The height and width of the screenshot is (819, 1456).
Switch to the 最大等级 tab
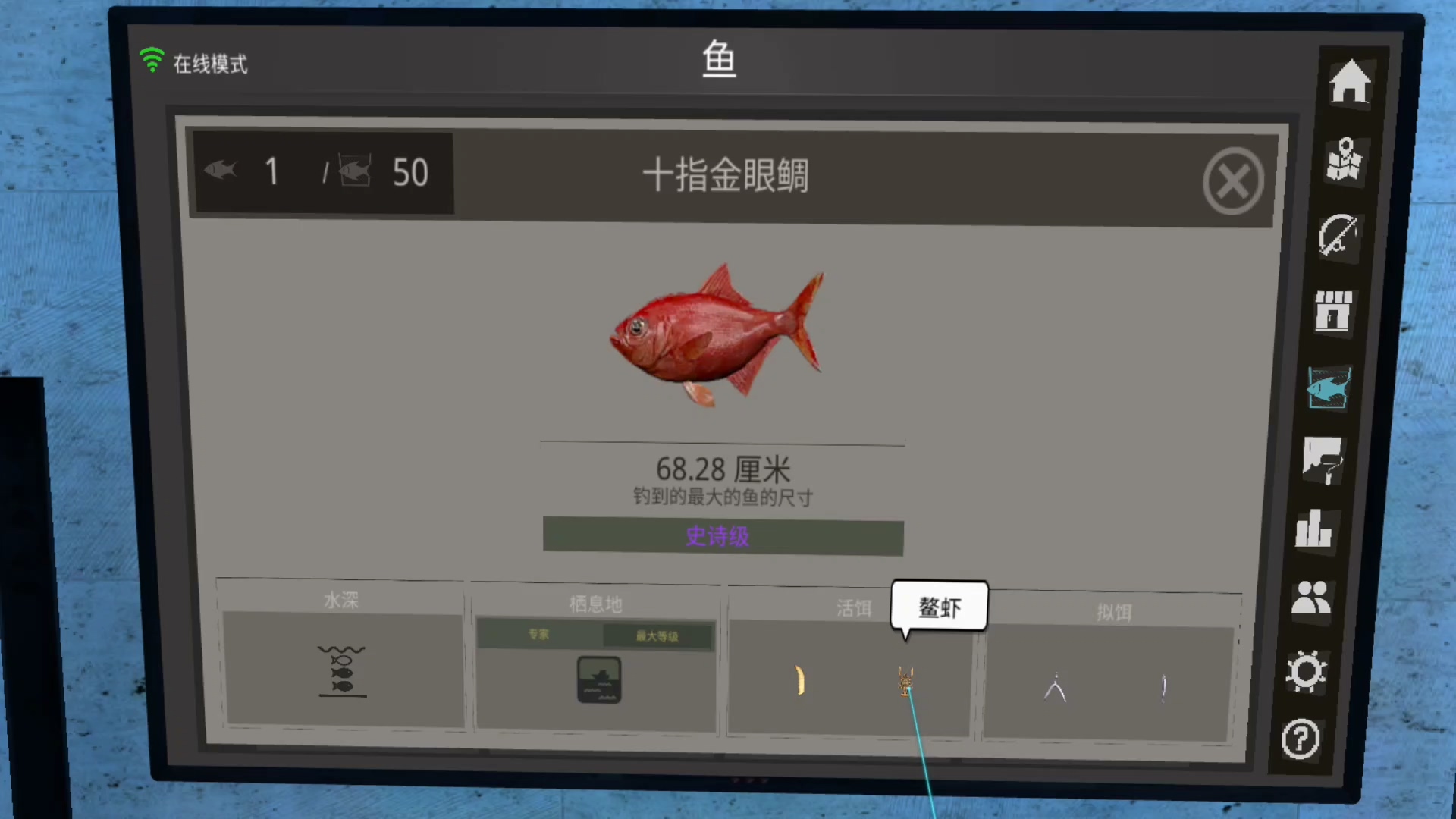coord(659,636)
